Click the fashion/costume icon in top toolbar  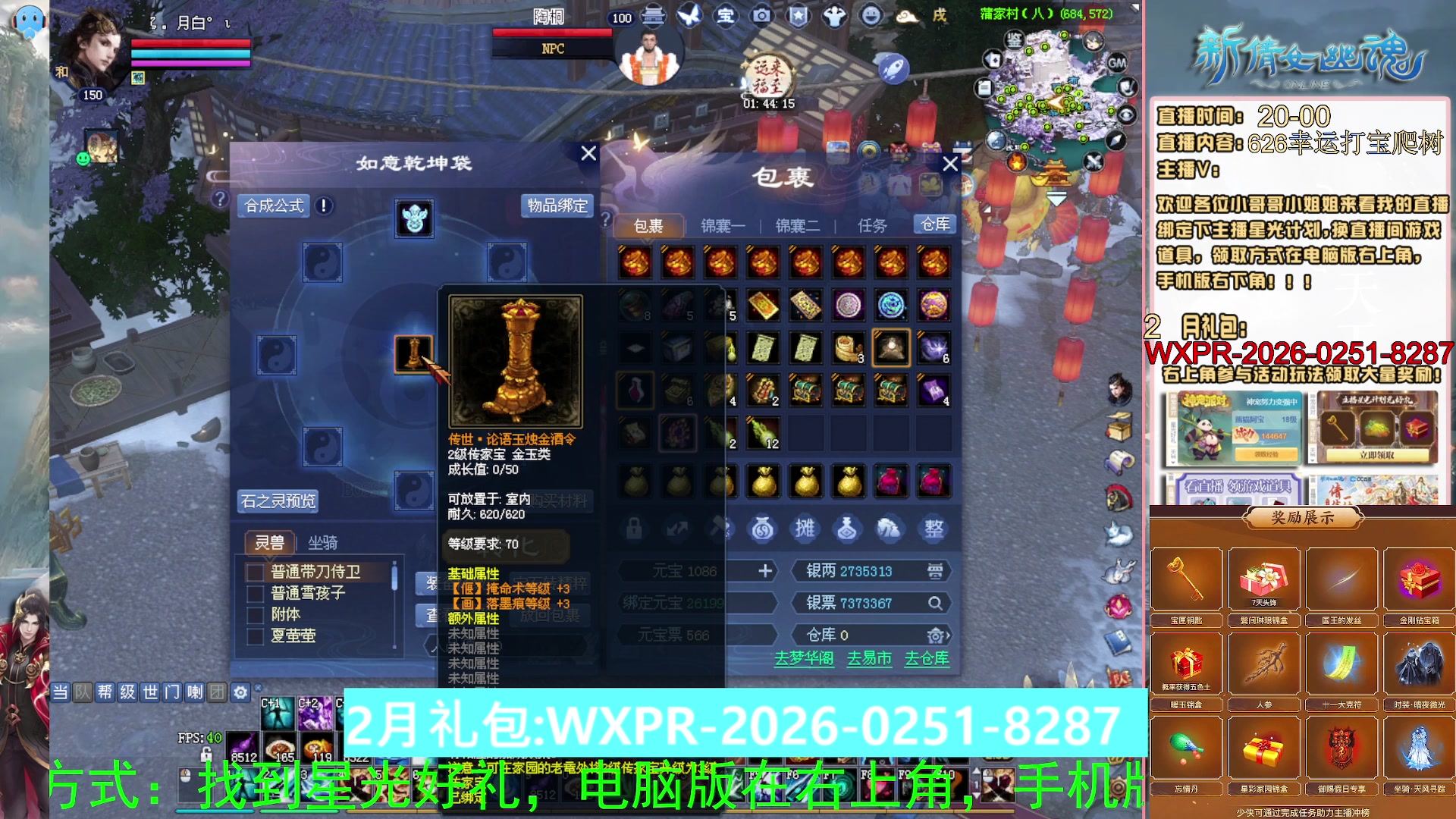(834, 17)
